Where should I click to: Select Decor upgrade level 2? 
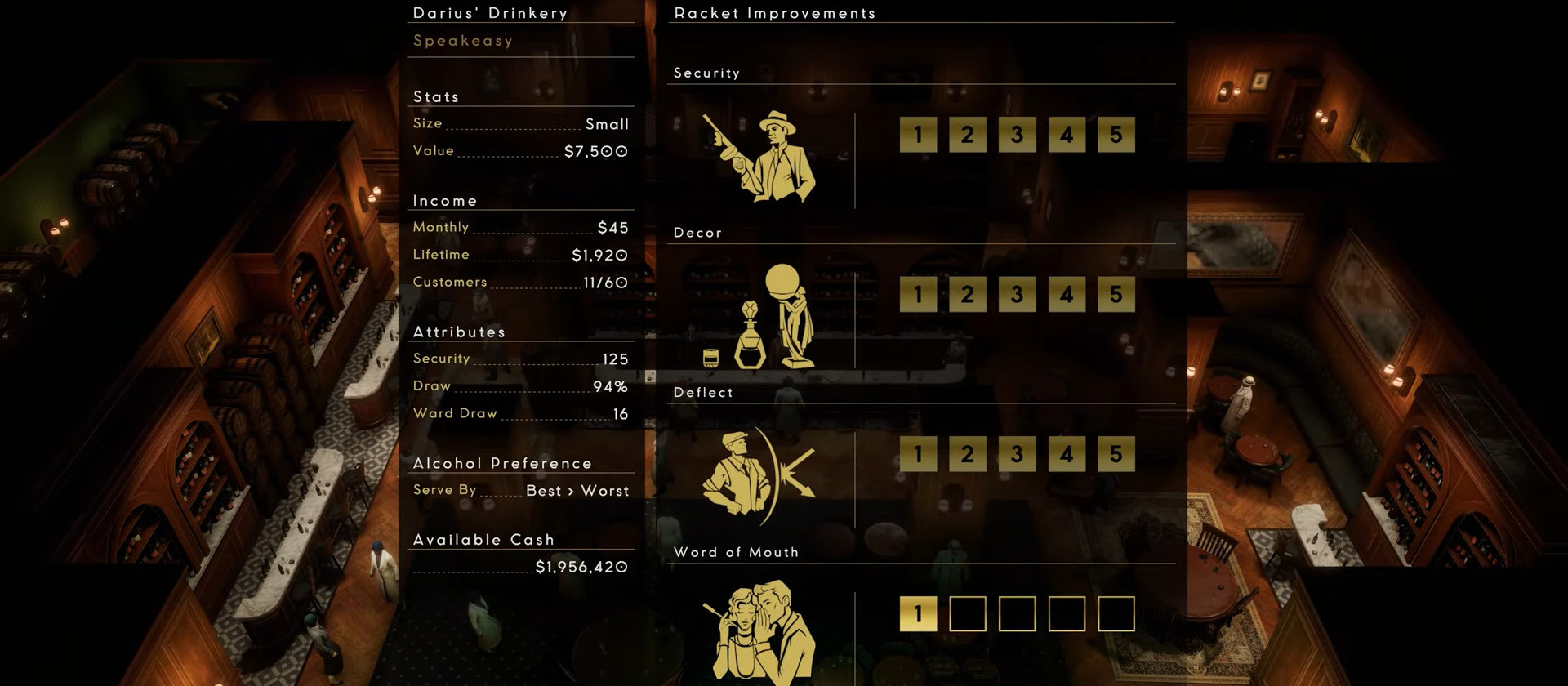(x=968, y=294)
